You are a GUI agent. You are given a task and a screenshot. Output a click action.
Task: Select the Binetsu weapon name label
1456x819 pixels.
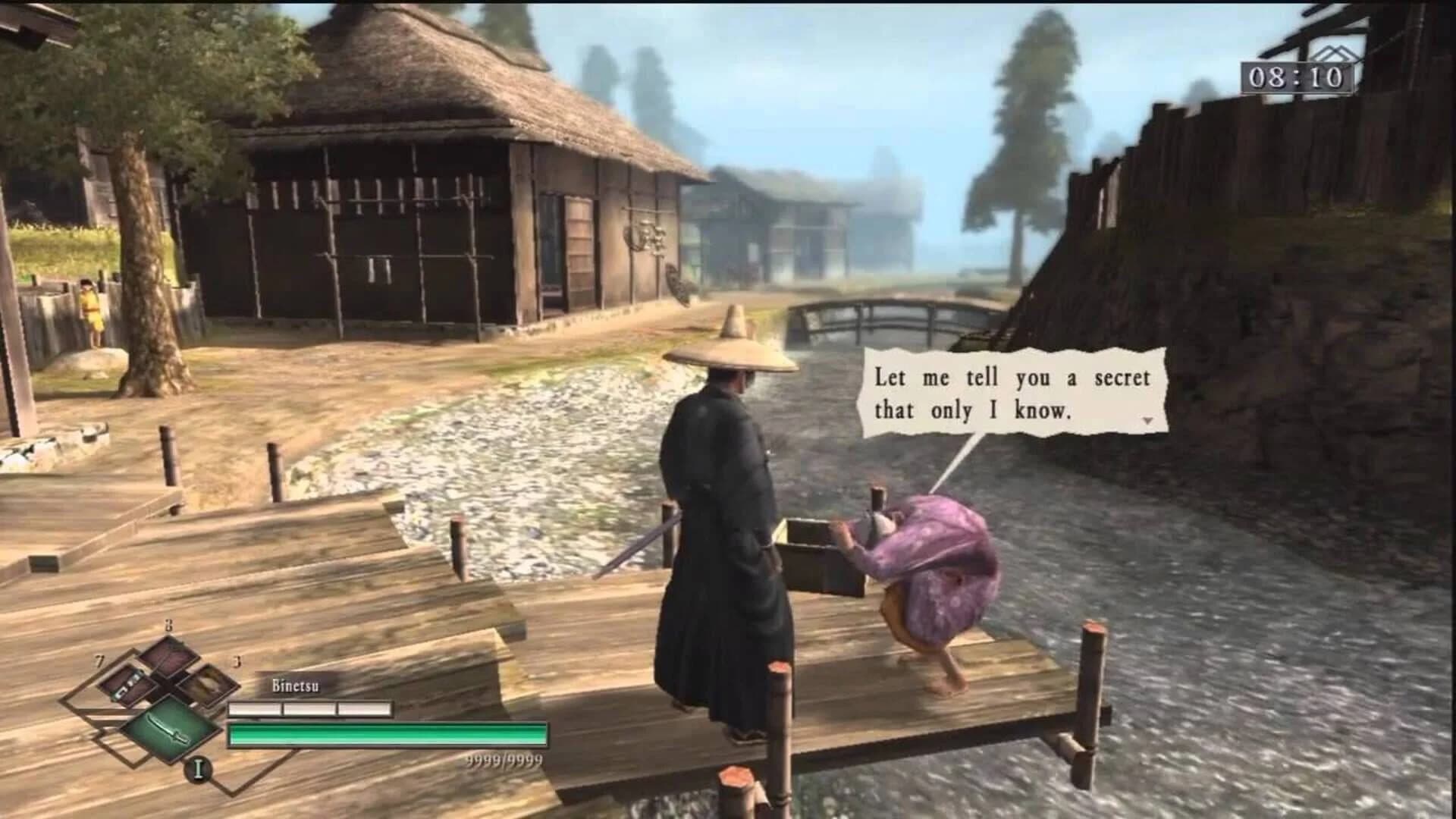click(x=294, y=686)
